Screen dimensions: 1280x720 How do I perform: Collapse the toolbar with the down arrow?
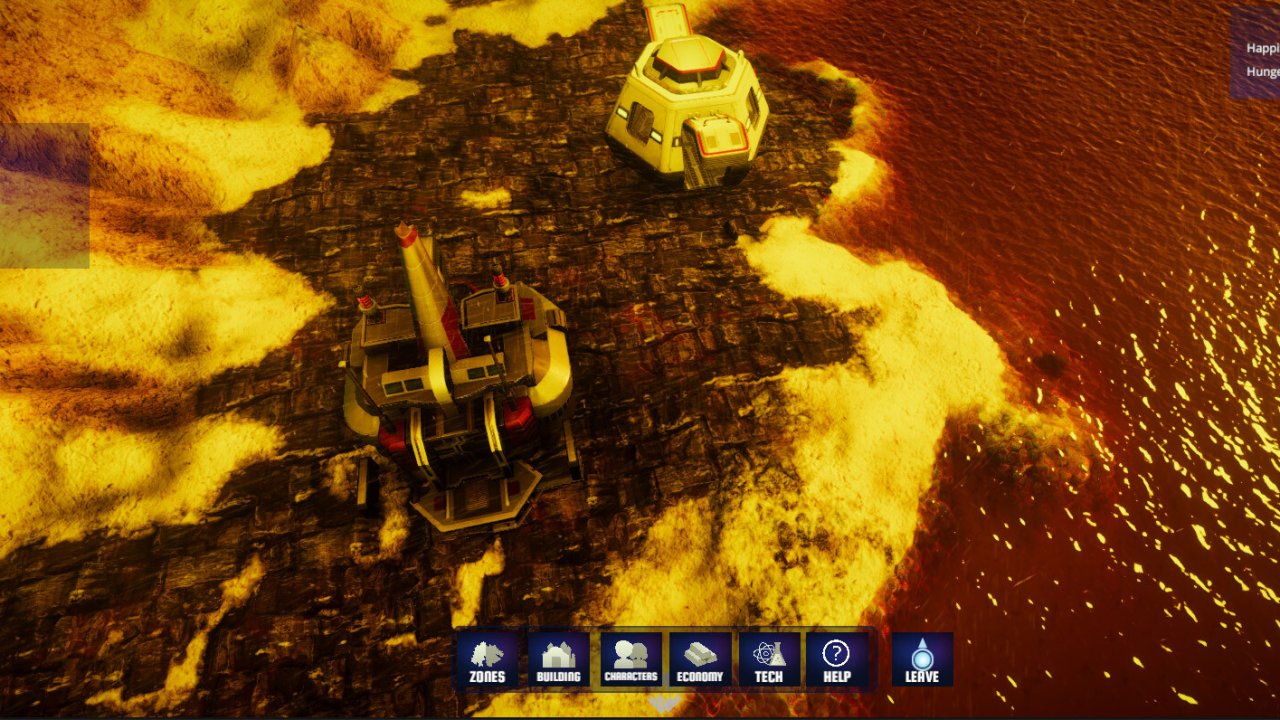(x=663, y=704)
